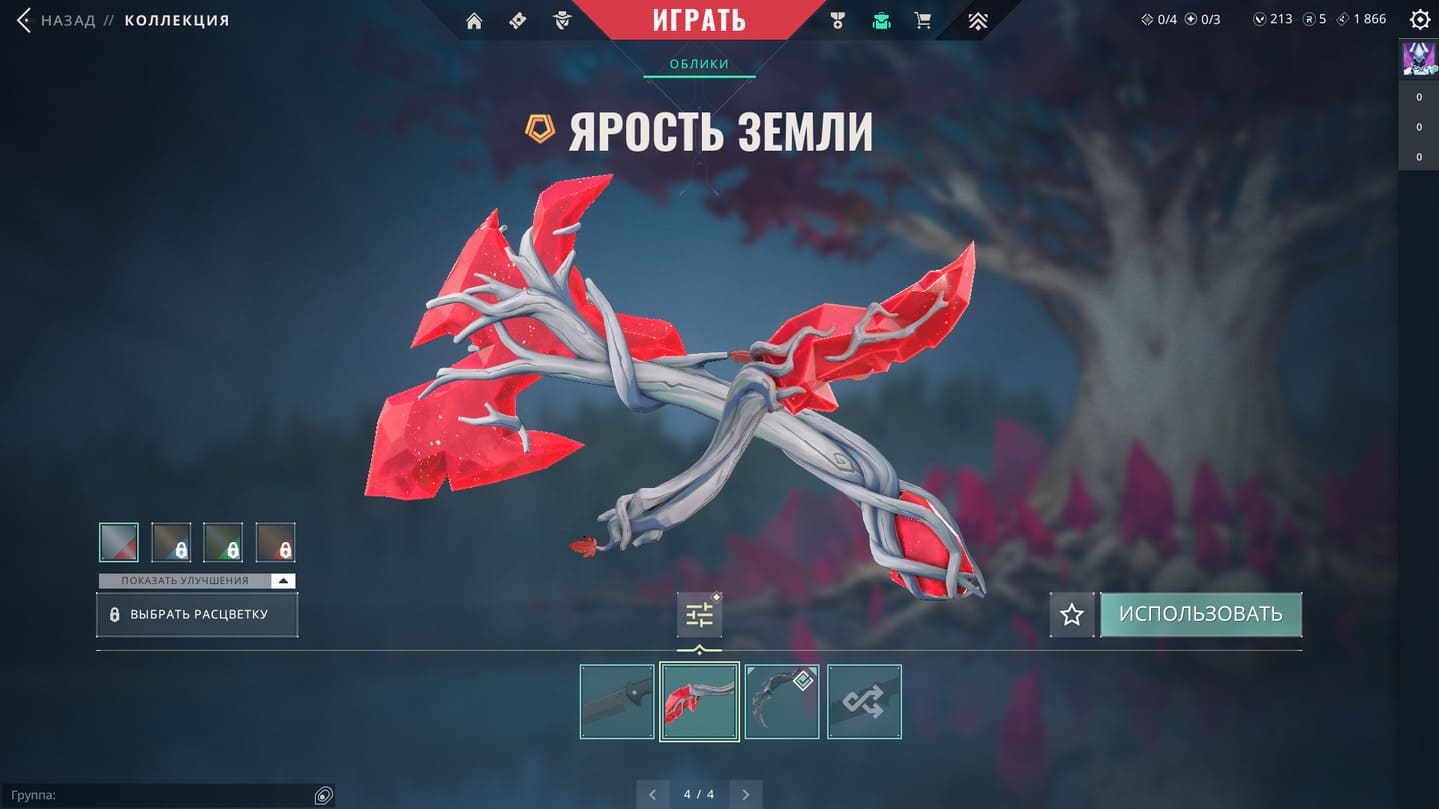Open the shopping cart store
The height and width of the screenshot is (809, 1439).
pyautogui.click(x=923, y=21)
